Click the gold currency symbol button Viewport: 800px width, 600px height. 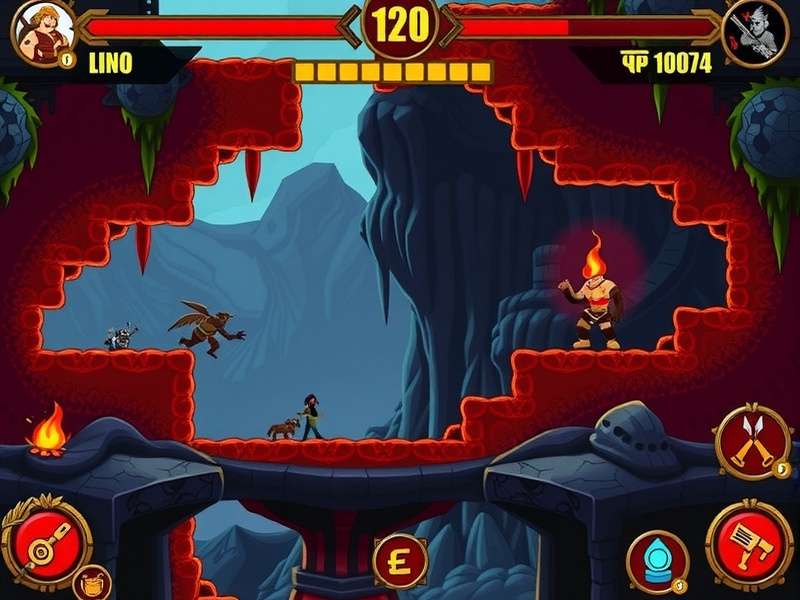[401, 560]
